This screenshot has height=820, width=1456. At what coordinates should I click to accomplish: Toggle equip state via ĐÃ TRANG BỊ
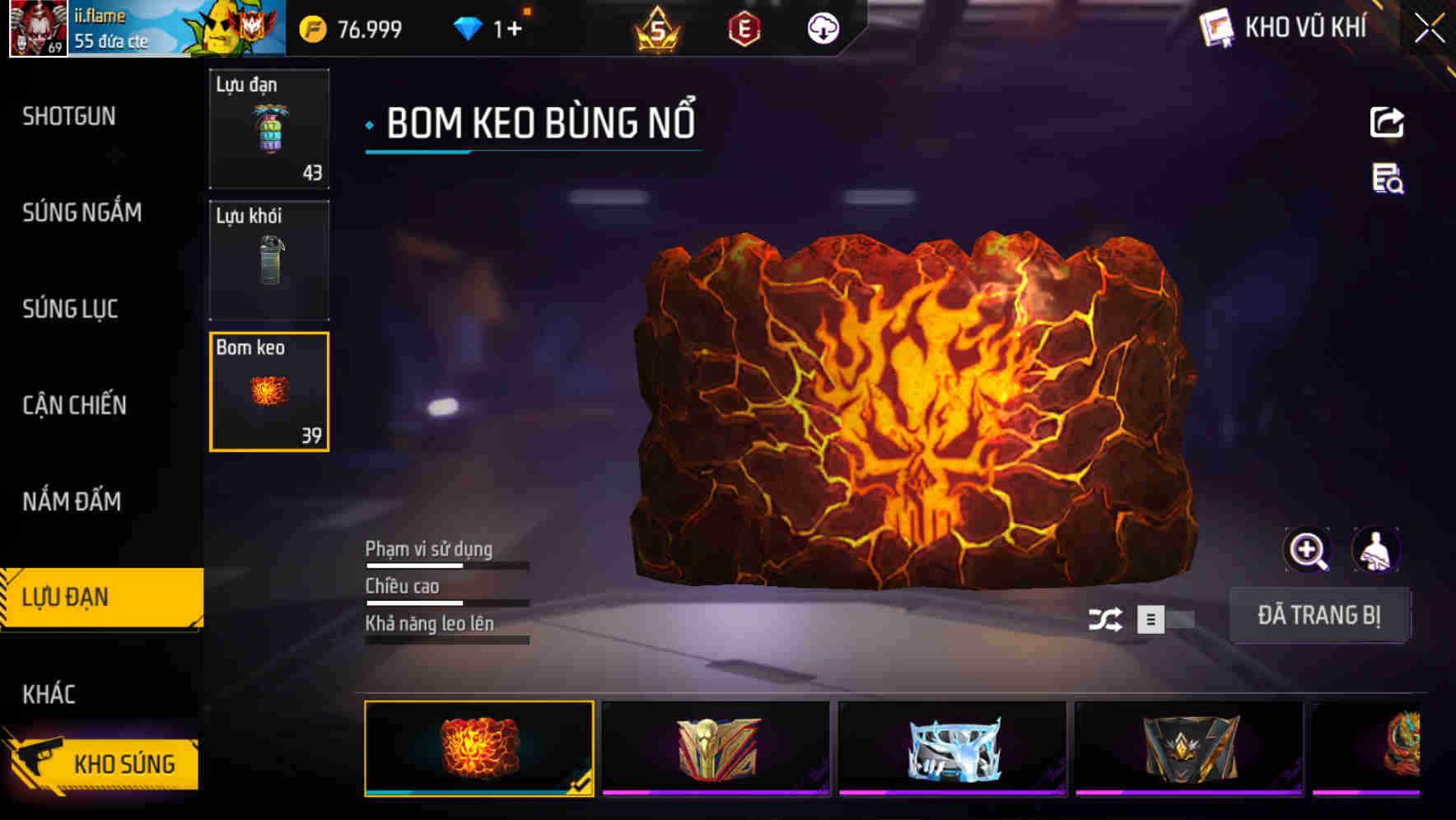point(1320,614)
